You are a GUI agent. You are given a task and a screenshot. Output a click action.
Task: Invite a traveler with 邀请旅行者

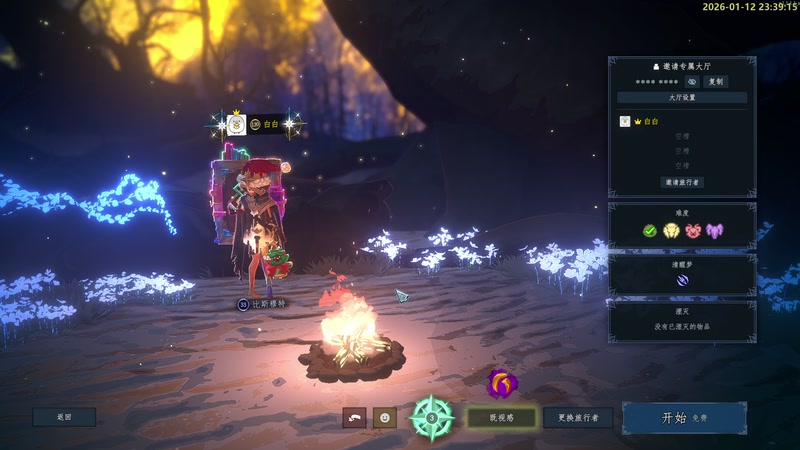(x=682, y=182)
